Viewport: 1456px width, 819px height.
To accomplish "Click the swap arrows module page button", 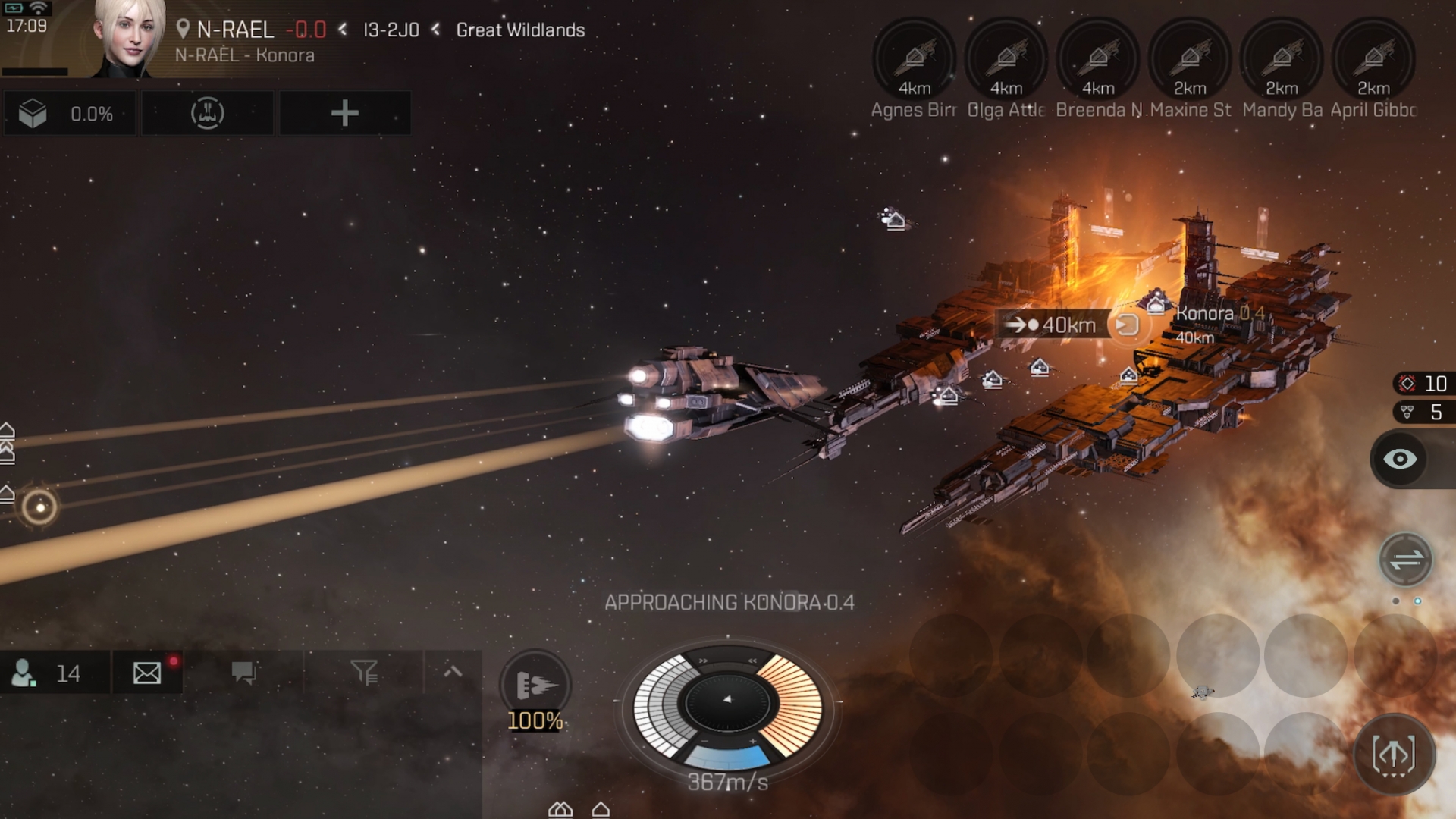I will pyautogui.click(x=1406, y=560).
